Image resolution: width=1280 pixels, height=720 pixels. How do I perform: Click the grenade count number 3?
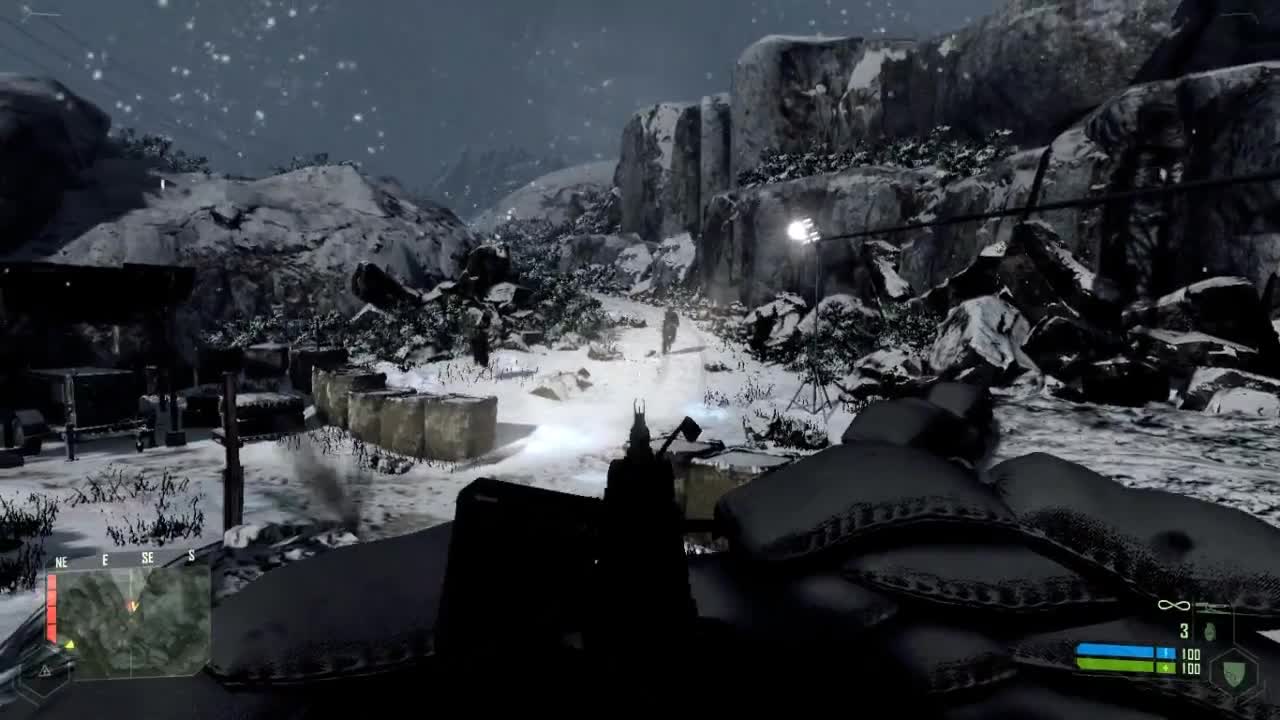coord(1184,629)
